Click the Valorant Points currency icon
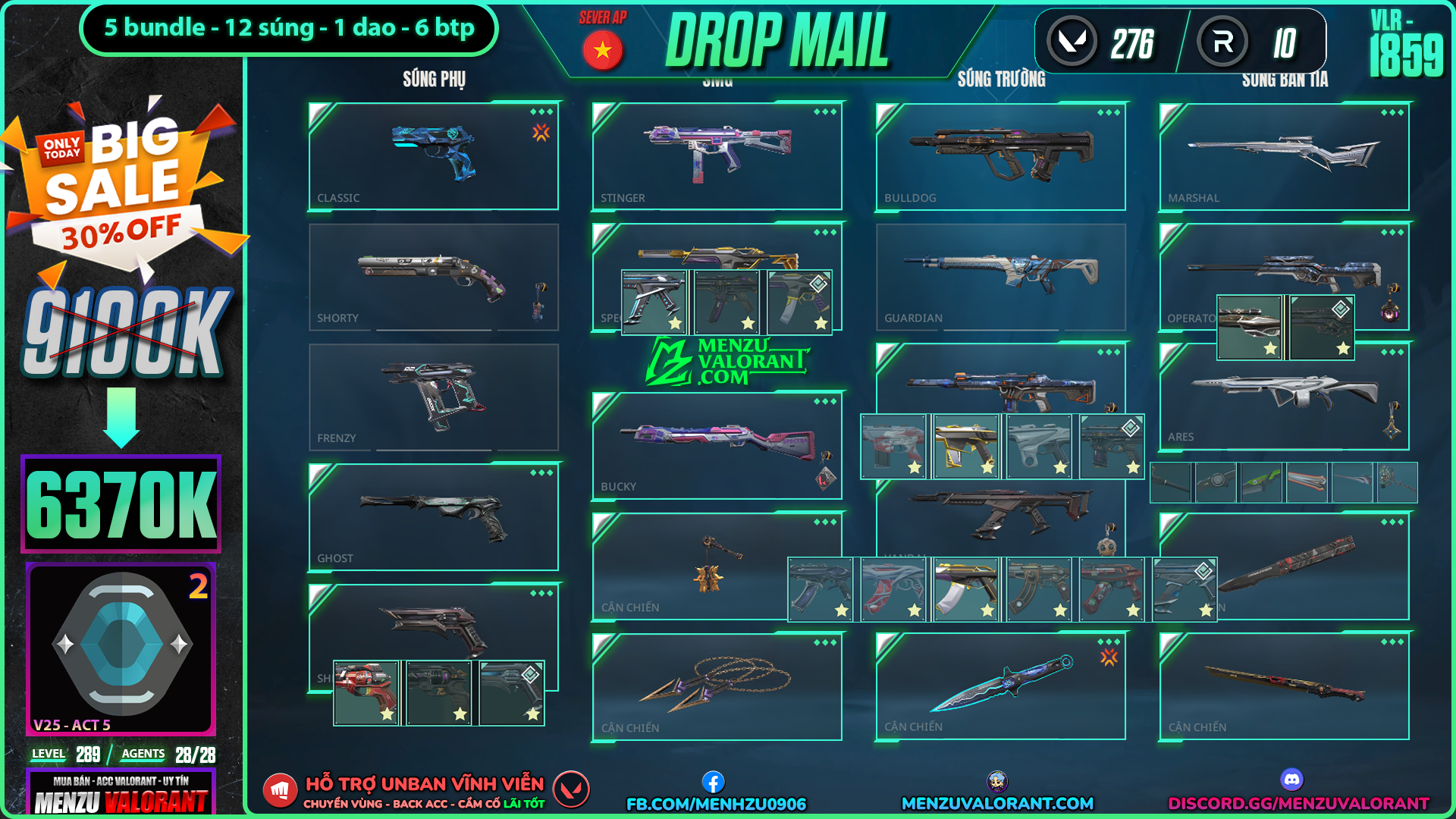 pyautogui.click(x=1072, y=42)
